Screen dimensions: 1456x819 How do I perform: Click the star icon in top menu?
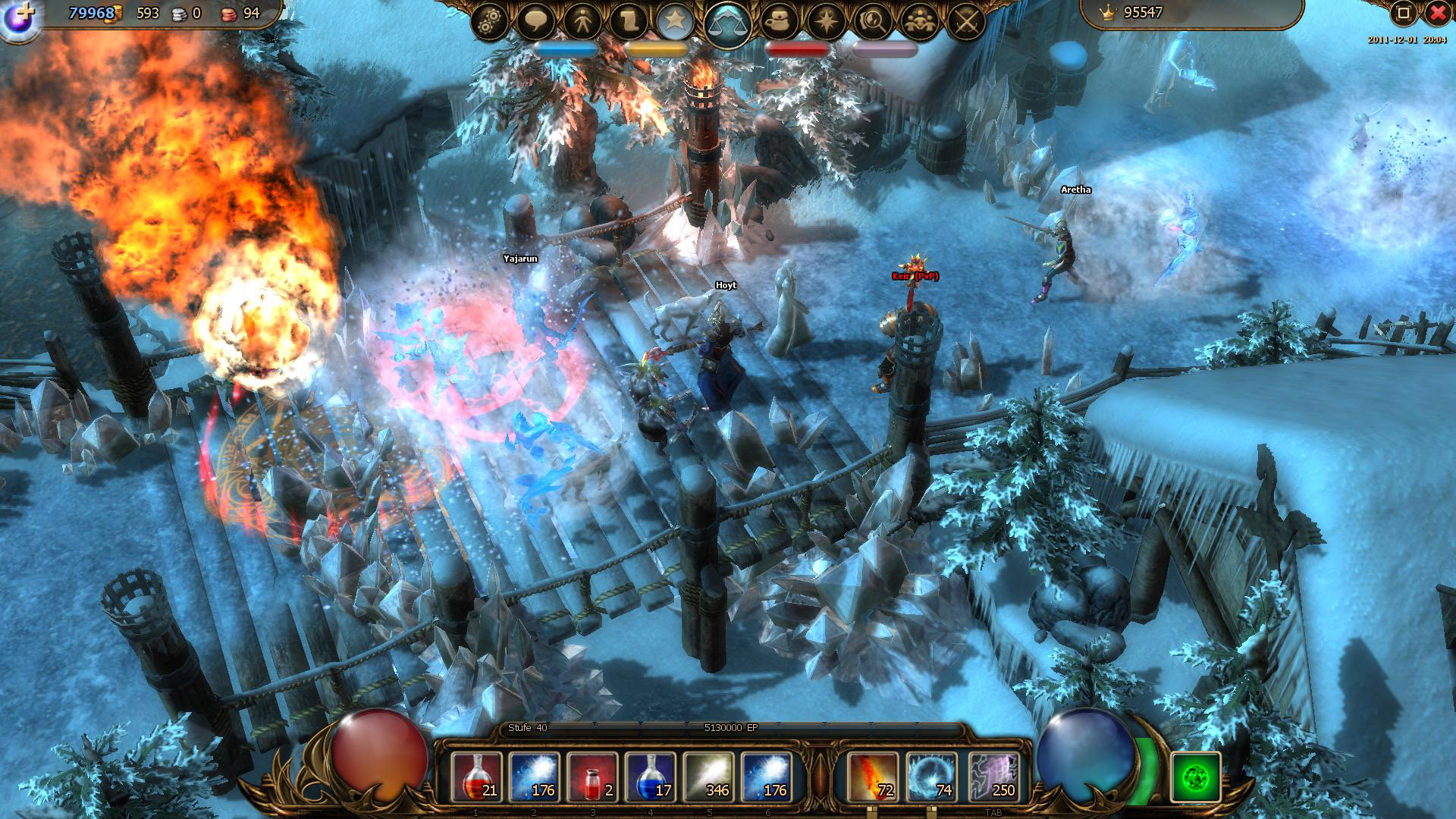(x=674, y=22)
